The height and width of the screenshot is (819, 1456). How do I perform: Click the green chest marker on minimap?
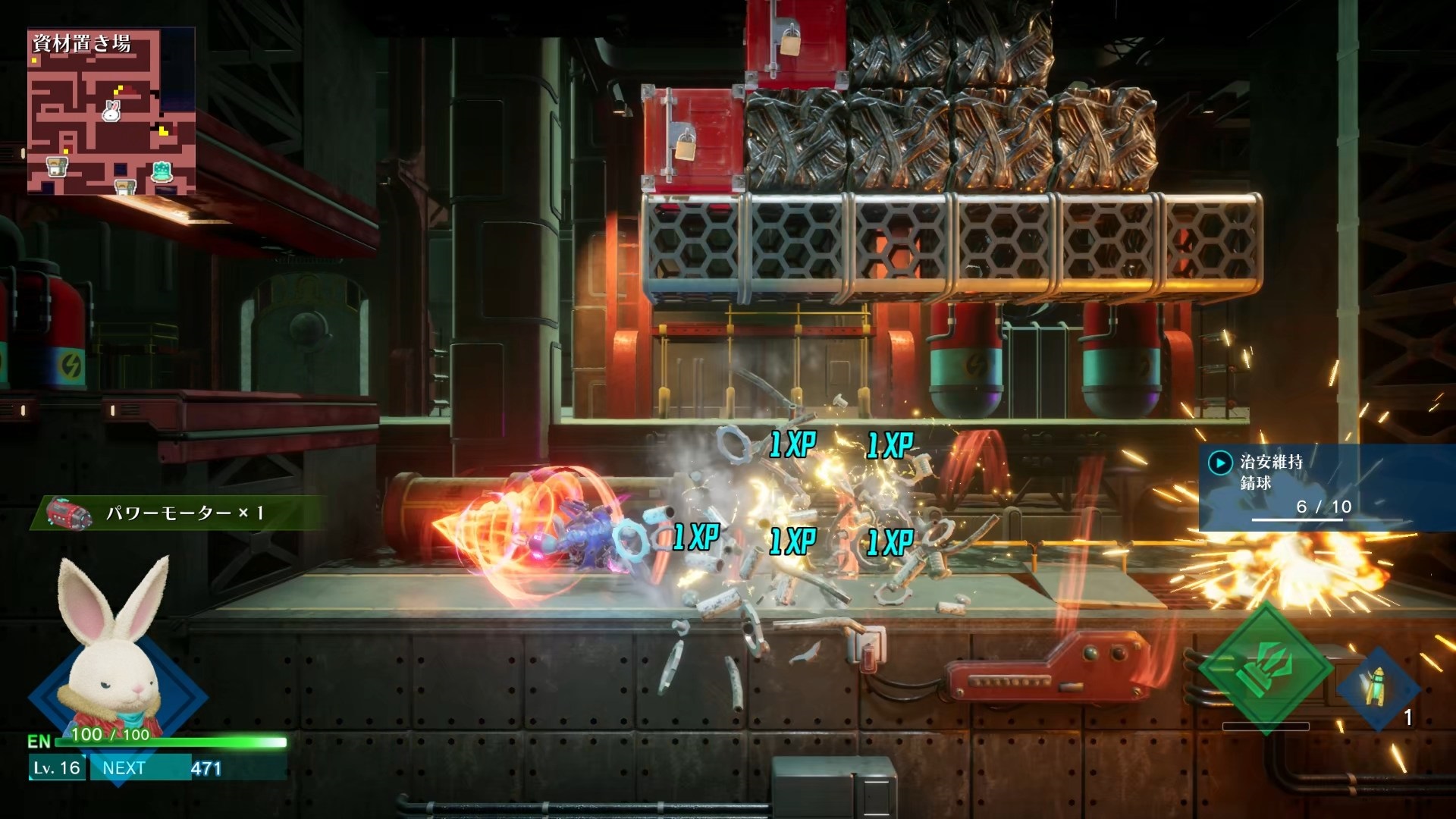[x=162, y=171]
